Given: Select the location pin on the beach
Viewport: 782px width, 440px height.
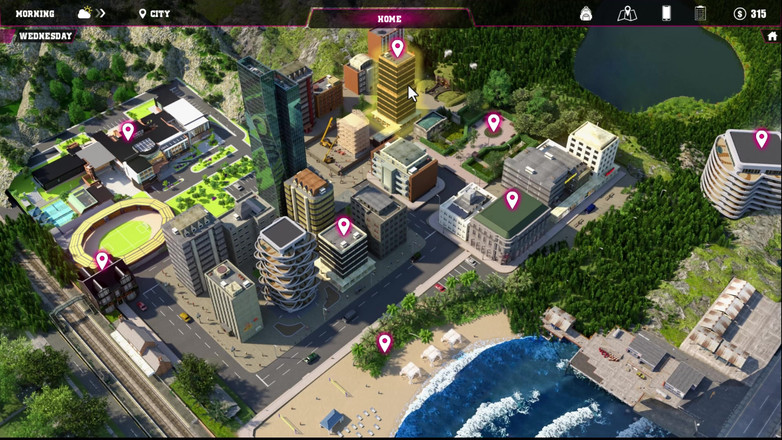Looking at the screenshot, I should click(384, 342).
